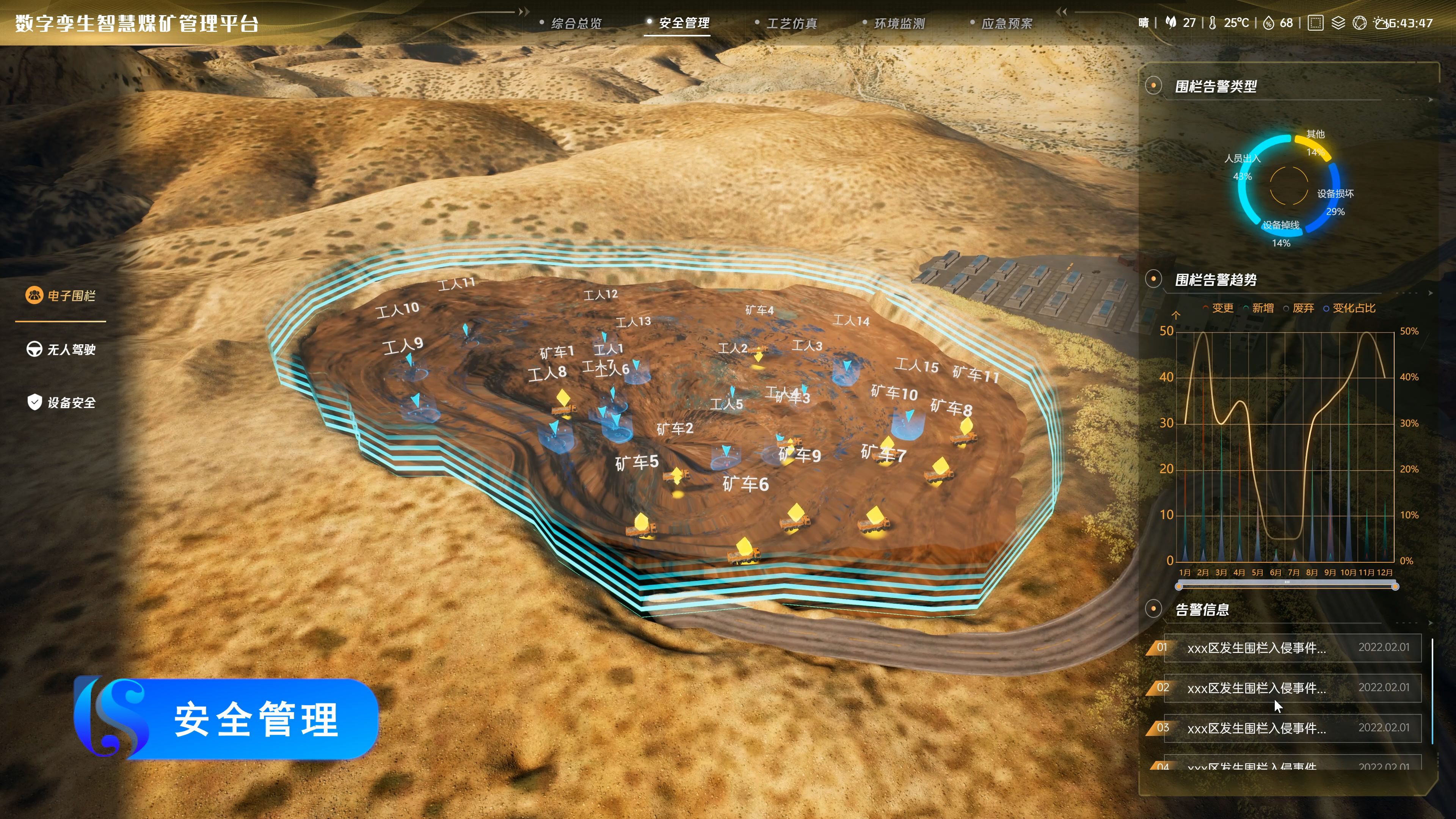This screenshot has width=1456, height=819.
Task: Switch to the 综合总览 tab
Action: coord(576,23)
